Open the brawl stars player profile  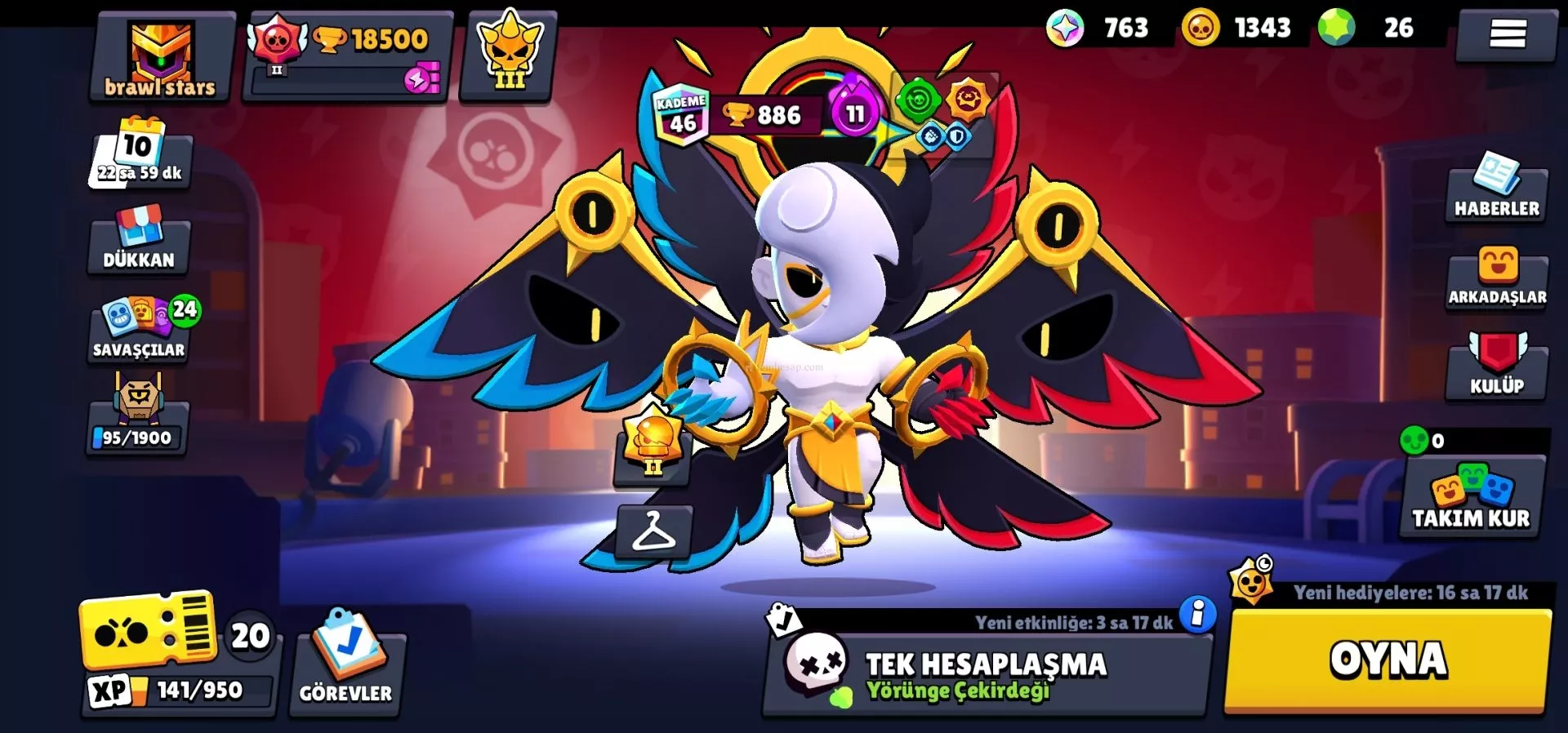coord(161,58)
